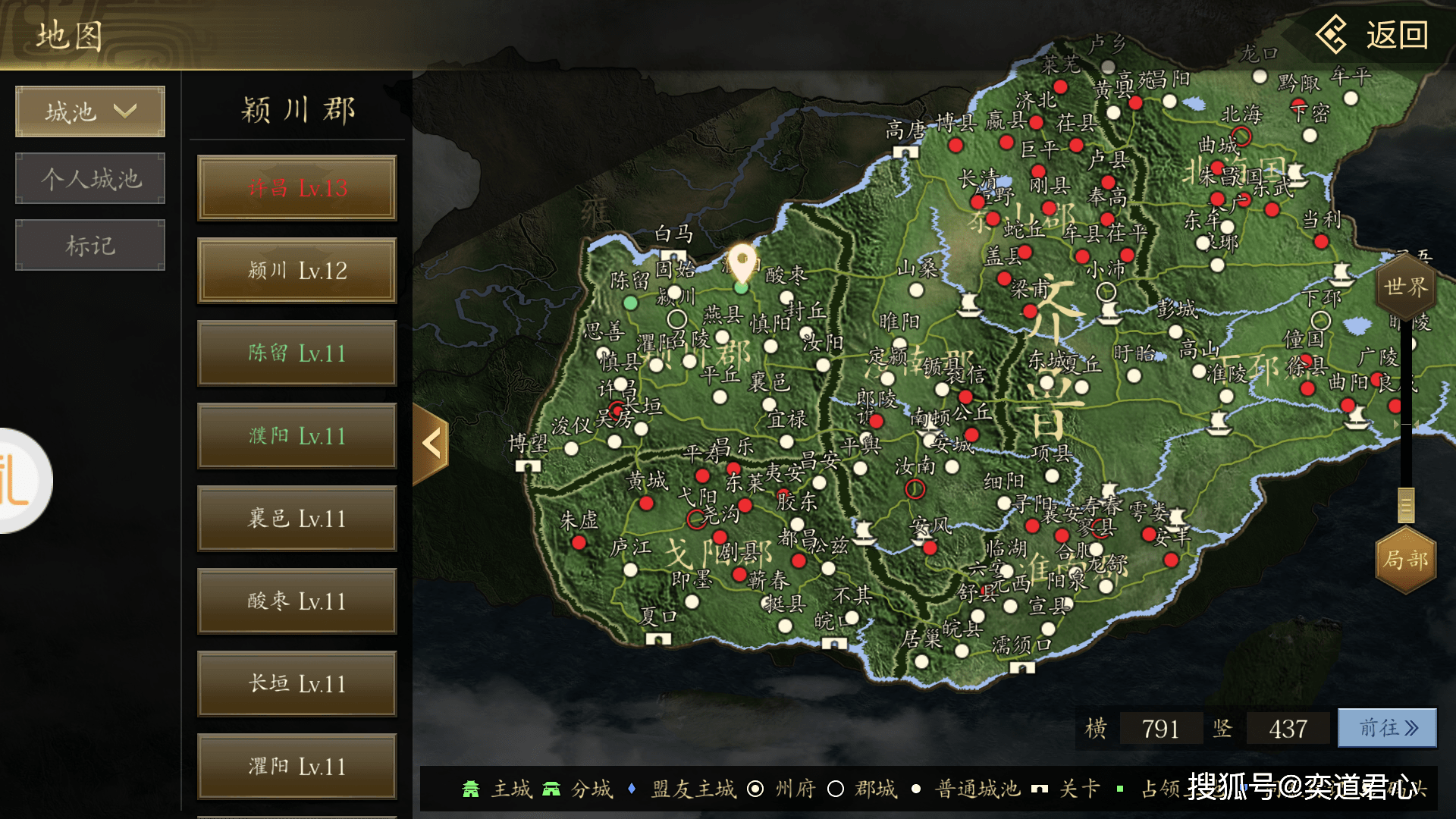This screenshot has width=1456, height=819.
Task: Select the 襄邑 Lv.11 entry
Action: [297, 519]
